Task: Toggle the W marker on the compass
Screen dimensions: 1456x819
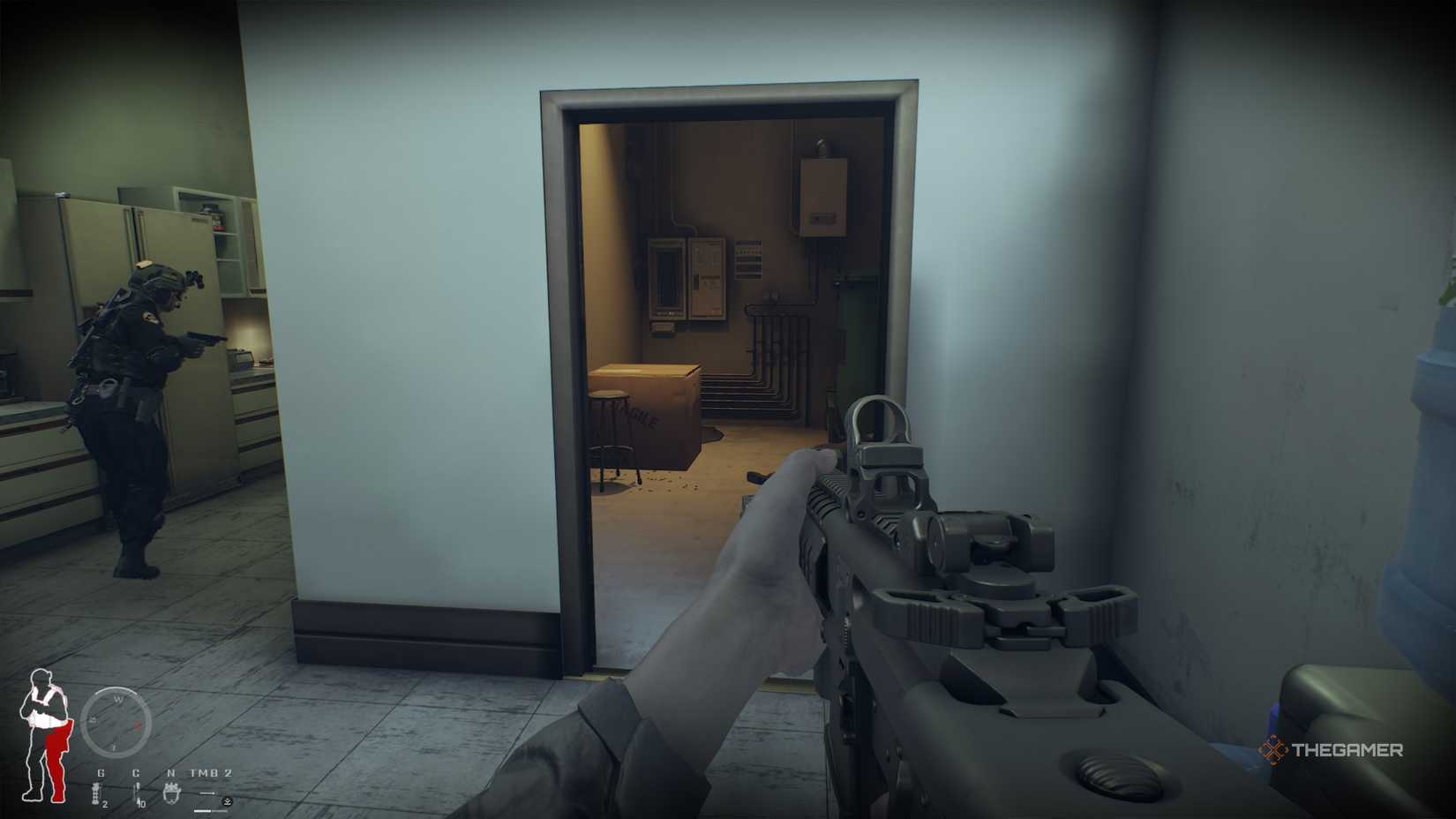Action: pyautogui.click(x=118, y=699)
